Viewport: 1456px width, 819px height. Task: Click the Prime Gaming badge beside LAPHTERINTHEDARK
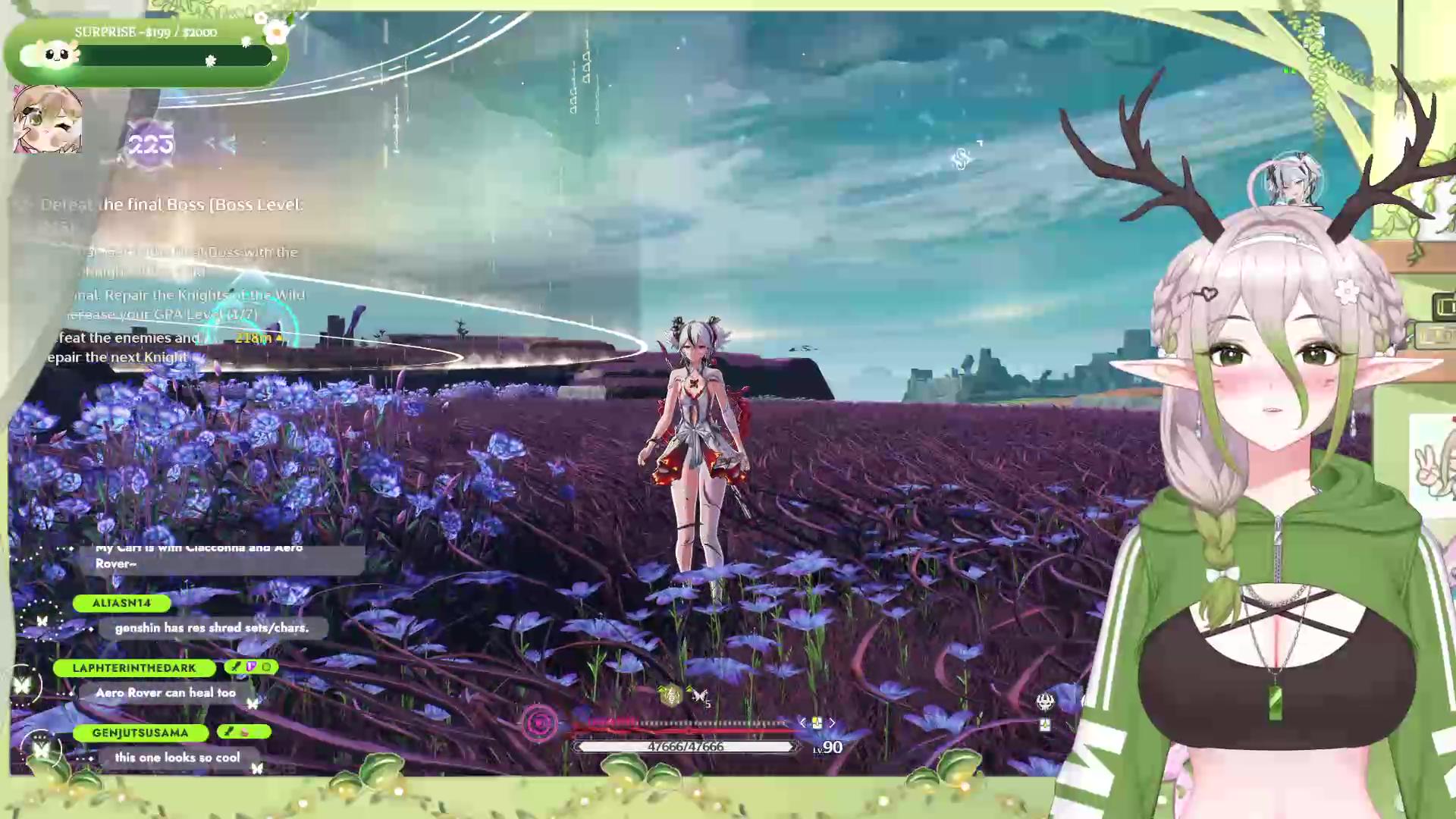click(x=249, y=667)
